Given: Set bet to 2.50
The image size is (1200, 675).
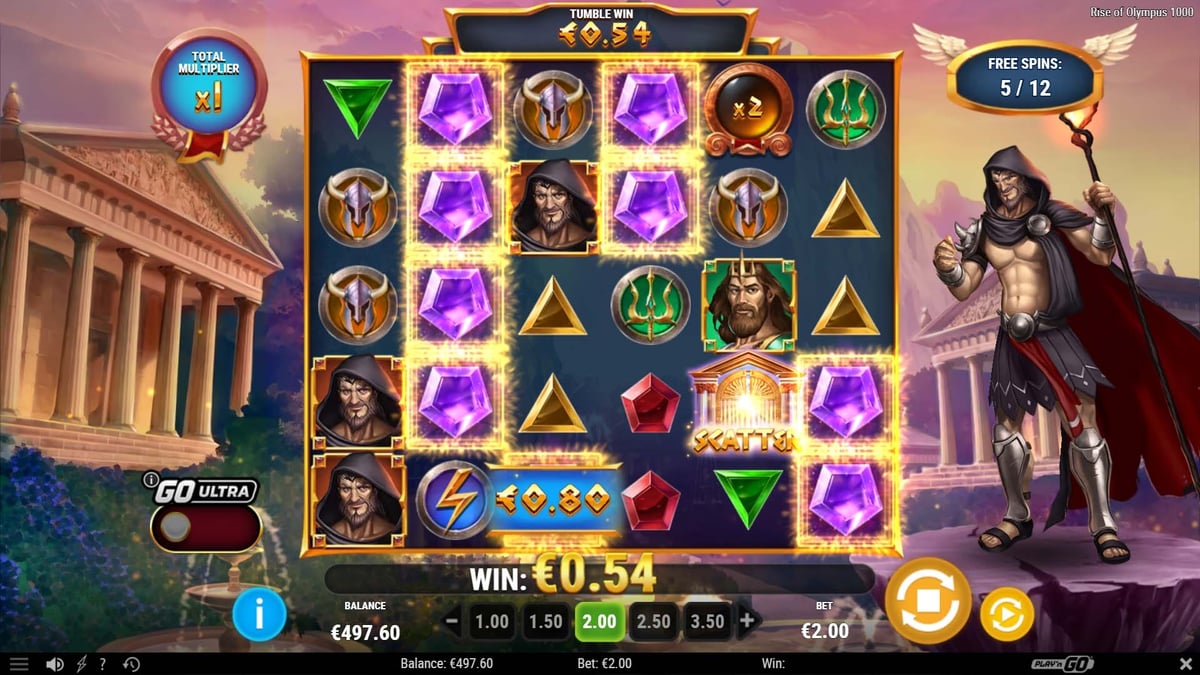Looking at the screenshot, I should pos(653,621).
